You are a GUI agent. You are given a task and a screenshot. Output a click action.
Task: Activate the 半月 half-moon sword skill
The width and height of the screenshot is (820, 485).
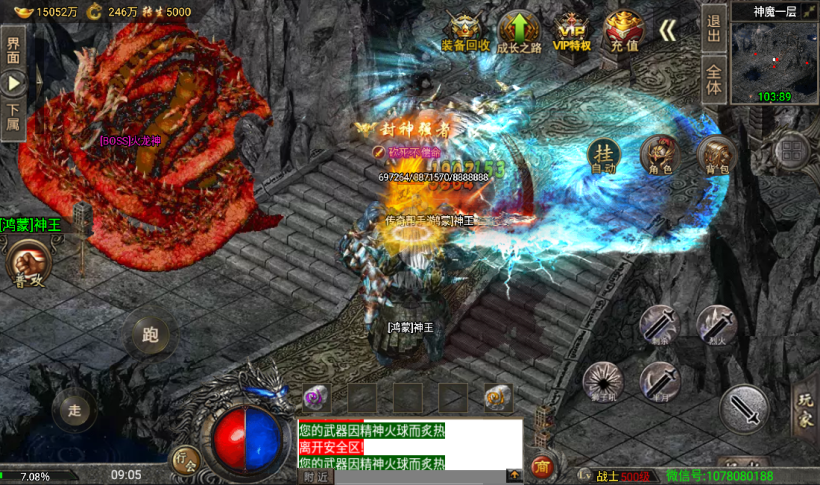click(660, 381)
